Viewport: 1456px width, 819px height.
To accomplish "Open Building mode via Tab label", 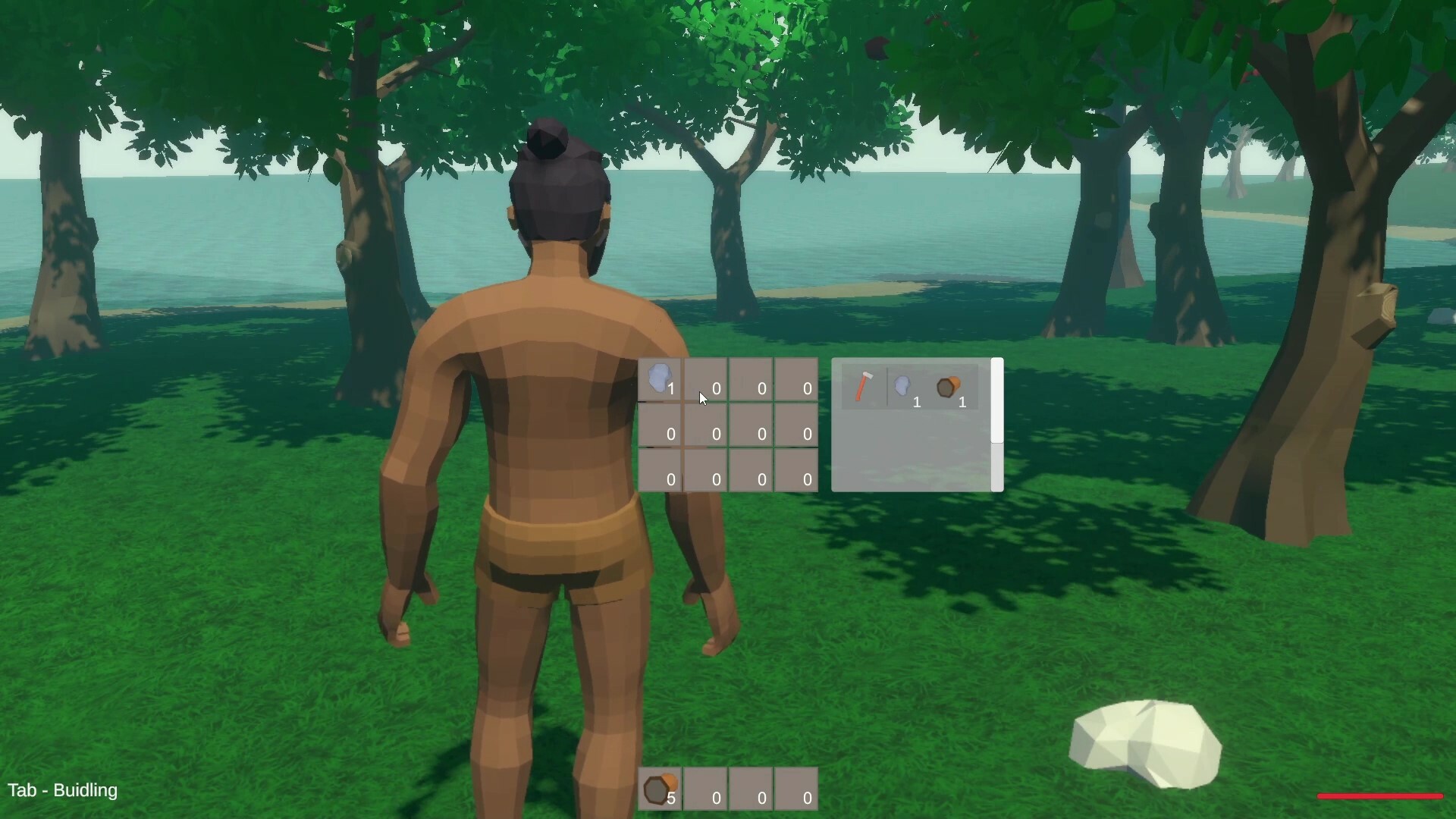I will [x=64, y=791].
